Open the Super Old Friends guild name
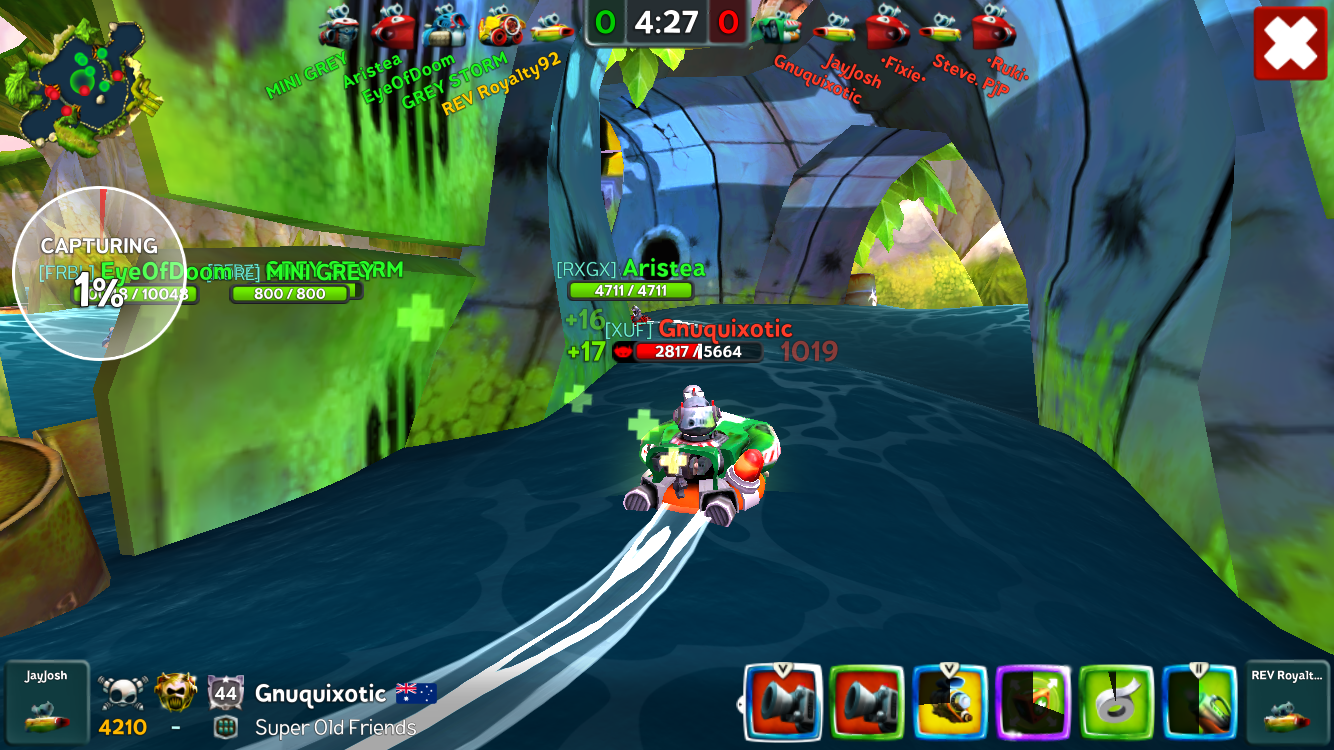 tap(335, 728)
